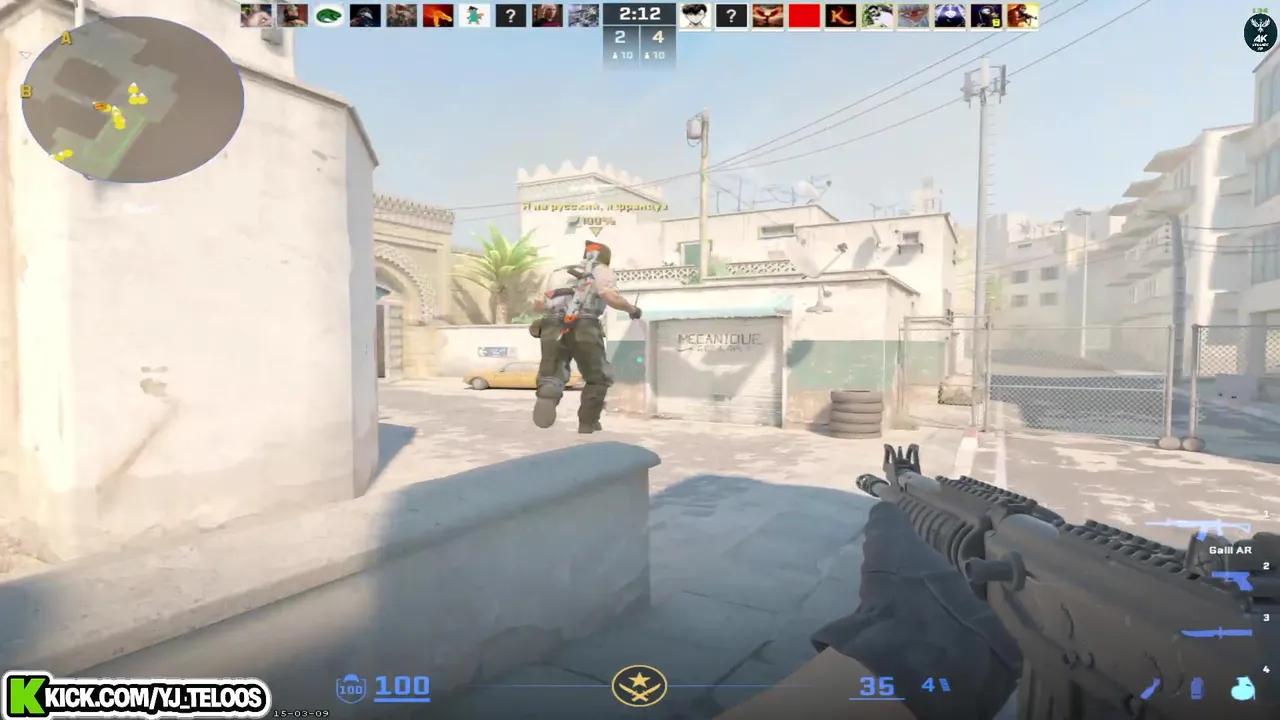Click the pistol icon in slot 2
This screenshot has width=1280, height=720.
1232,579
